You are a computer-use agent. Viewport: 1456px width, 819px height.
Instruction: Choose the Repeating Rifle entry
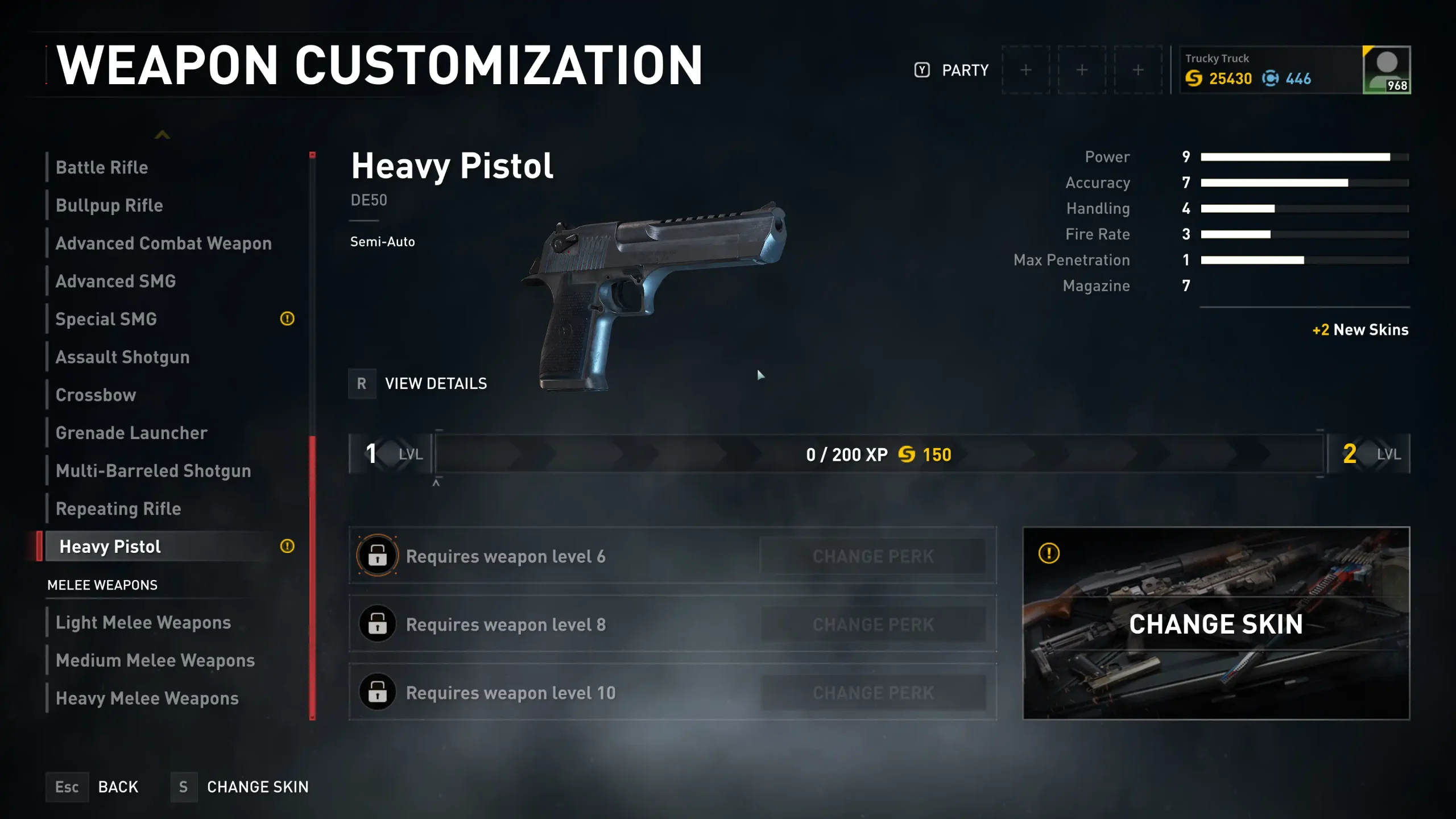[x=118, y=509]
